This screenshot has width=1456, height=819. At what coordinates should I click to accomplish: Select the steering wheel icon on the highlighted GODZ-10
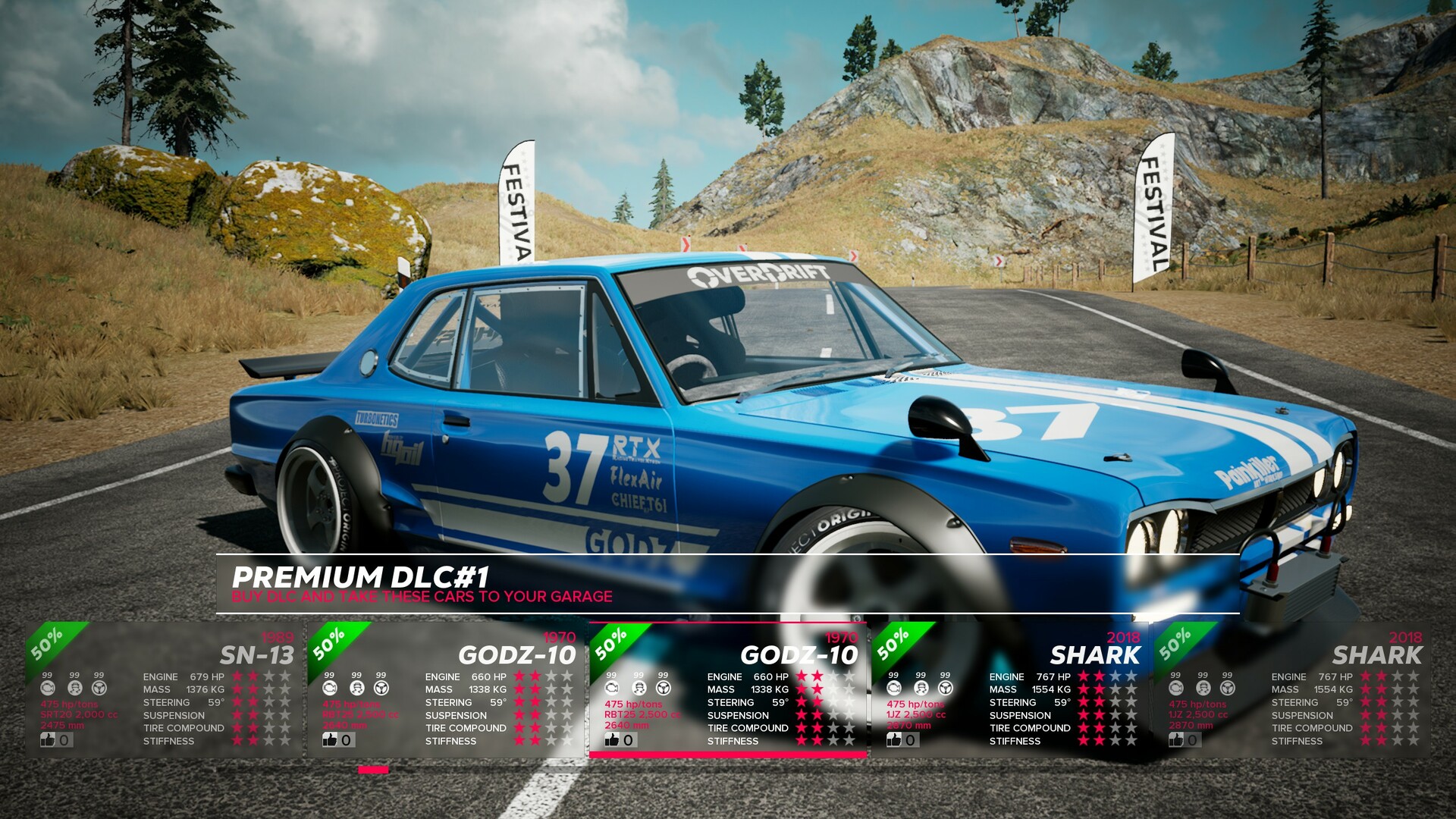(663, 689)
